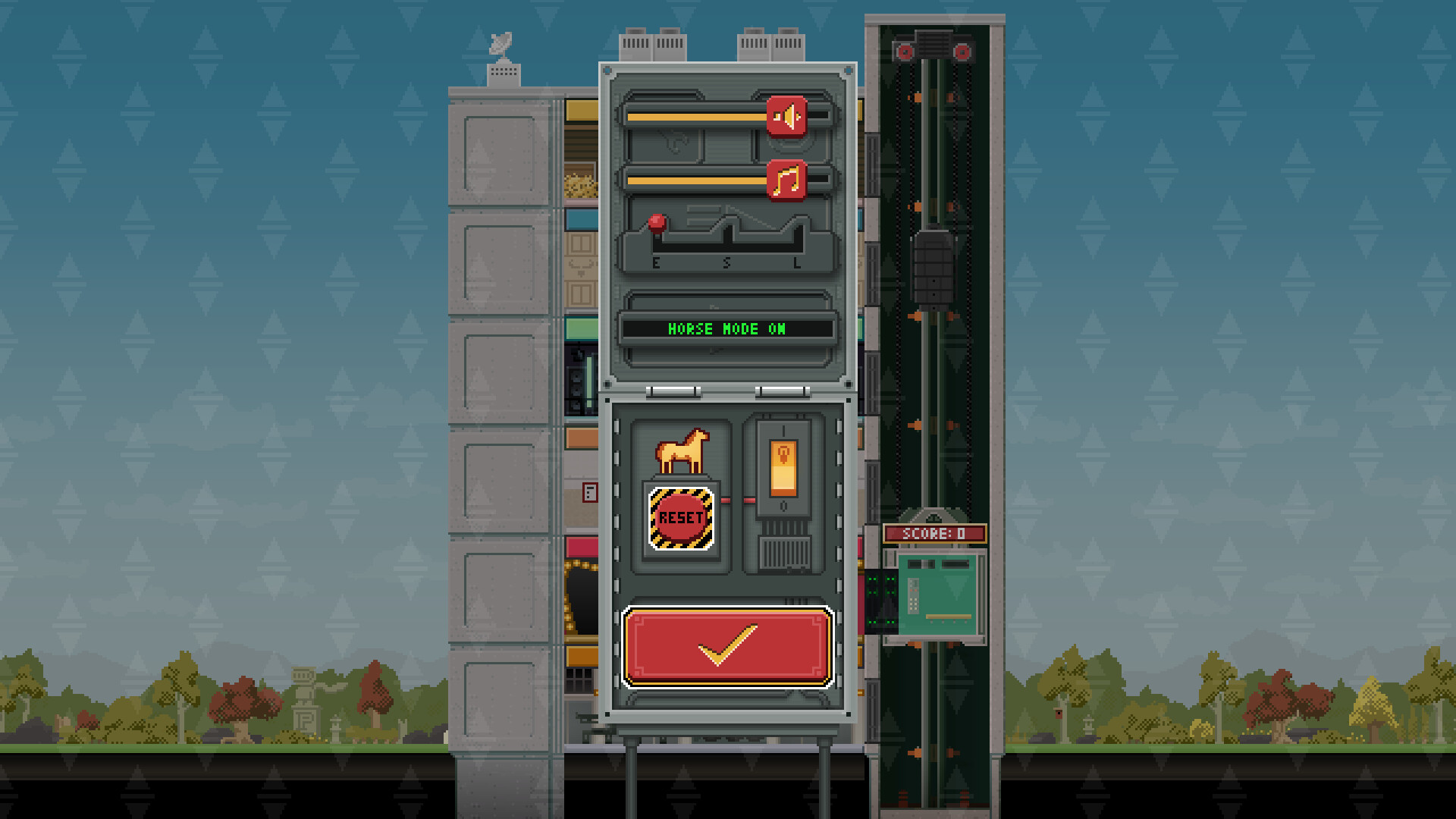The width and height of the screenshot is (1456, 819).
Task: Click the speaker icon on the volume slider
Action: 788,116
